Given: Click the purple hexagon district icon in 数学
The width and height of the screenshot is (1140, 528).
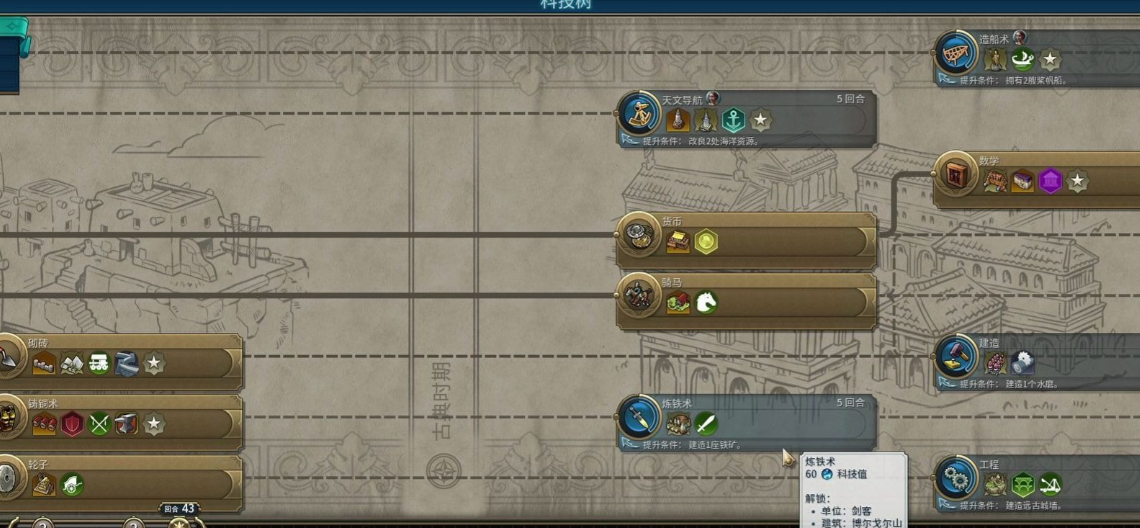Looking at the screenshot, I should [x=1049, y=181].
